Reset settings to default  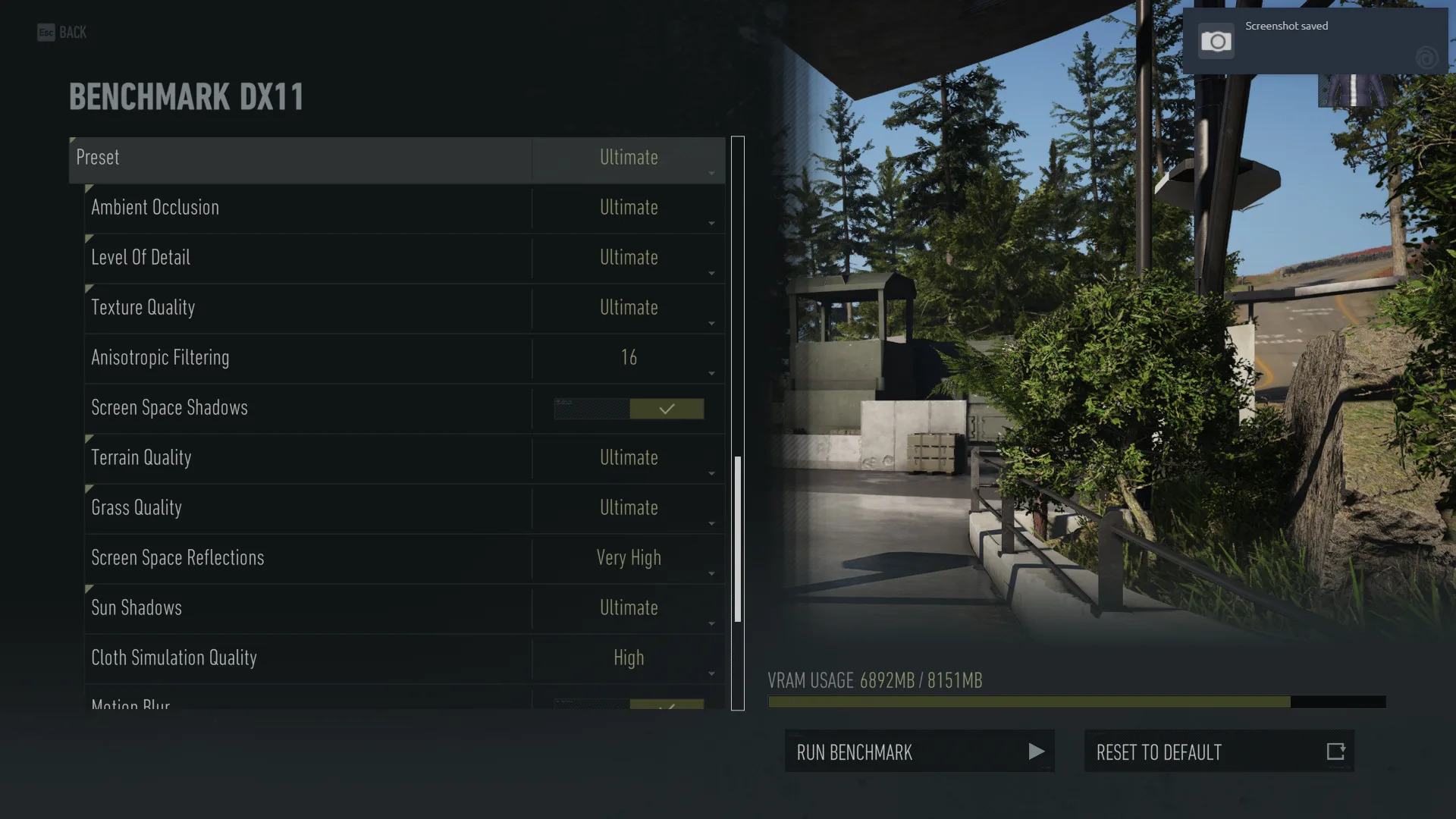(1219, 752)
